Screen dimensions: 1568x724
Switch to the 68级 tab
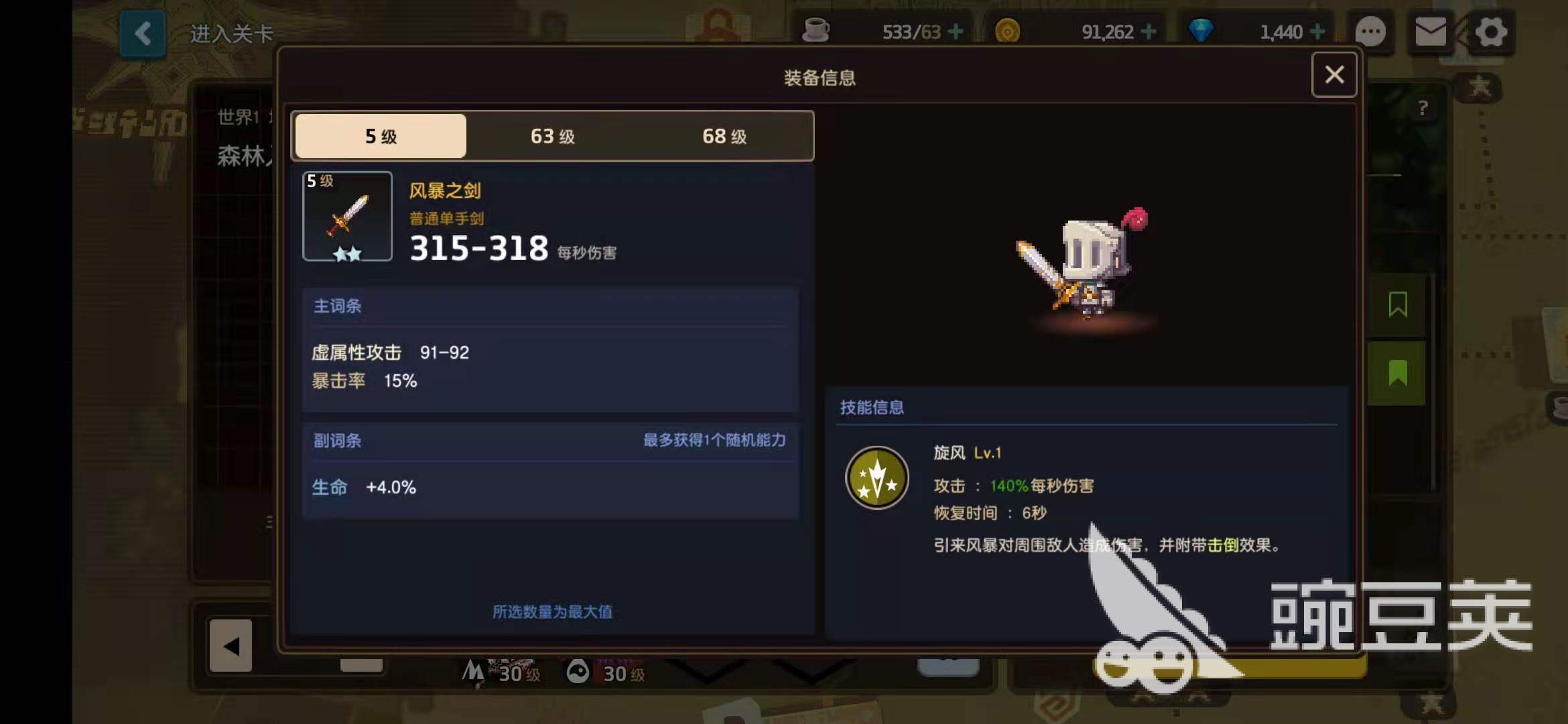[x=722, y=136]
